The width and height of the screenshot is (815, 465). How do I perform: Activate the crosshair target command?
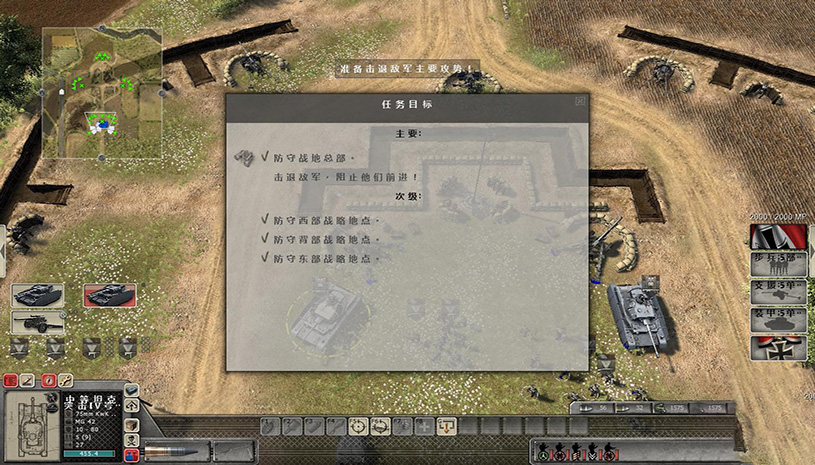point(358,426)
